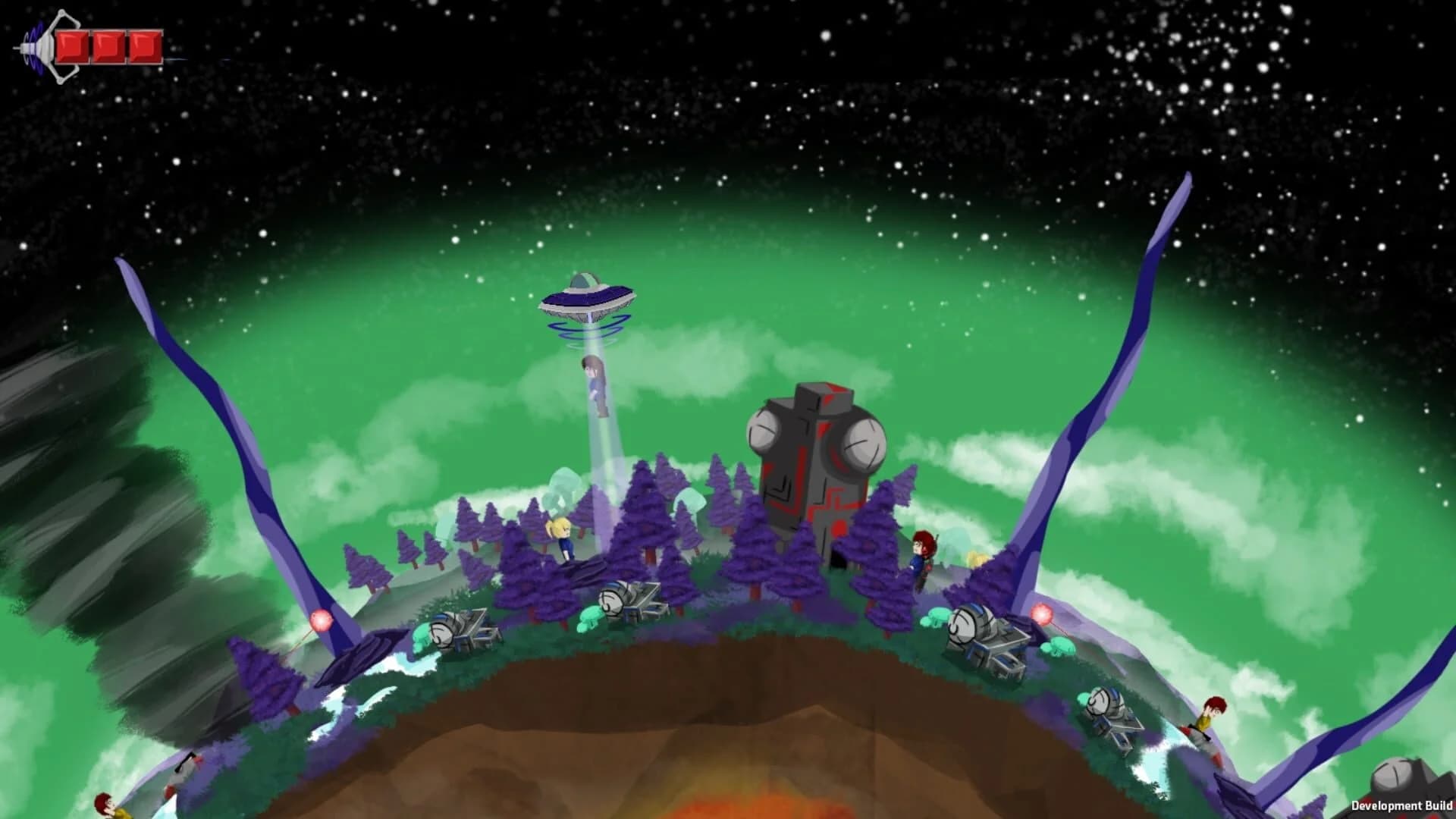Click the UFO abducting the villager
The width and height of the screenshot is (1456, 819).
click(588, 296)
